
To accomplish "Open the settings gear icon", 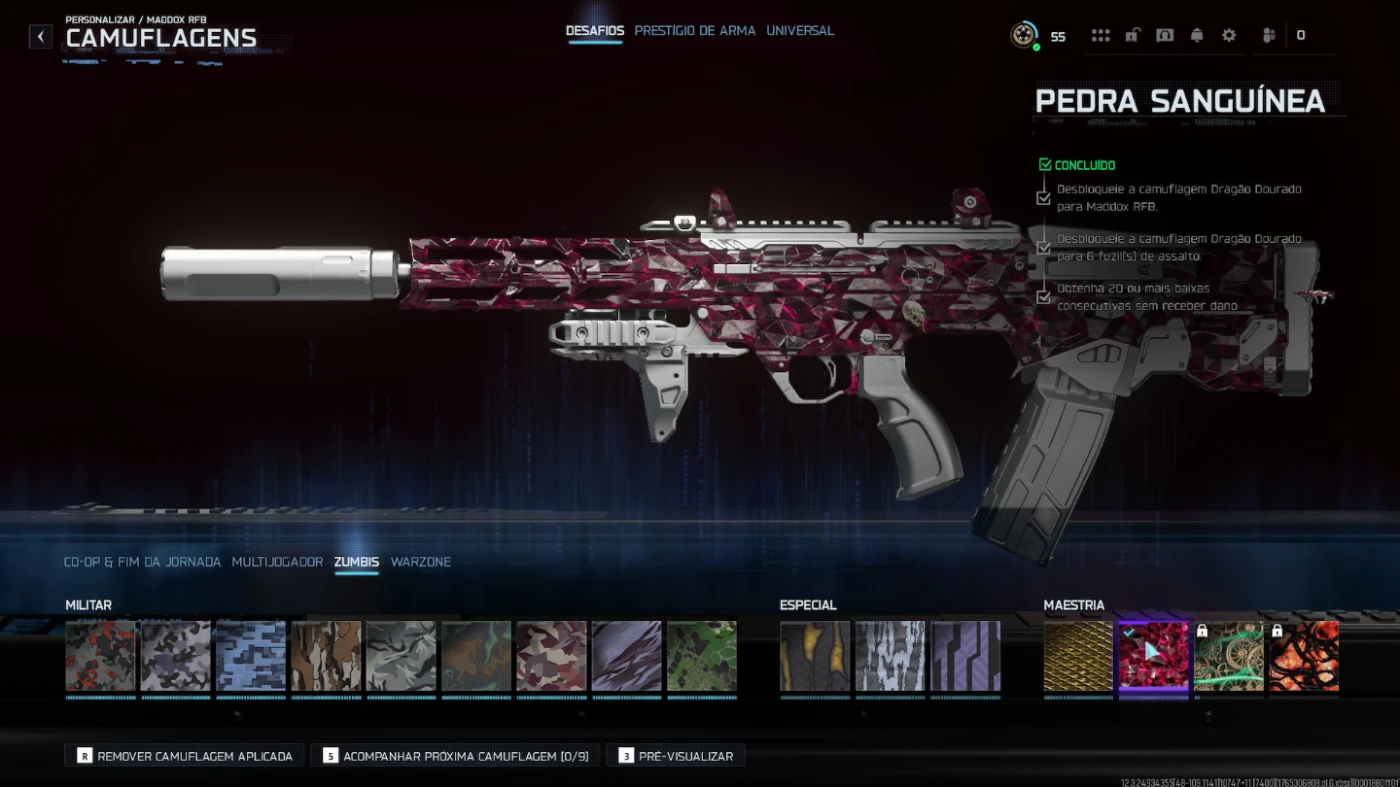I will (1229, 36).
